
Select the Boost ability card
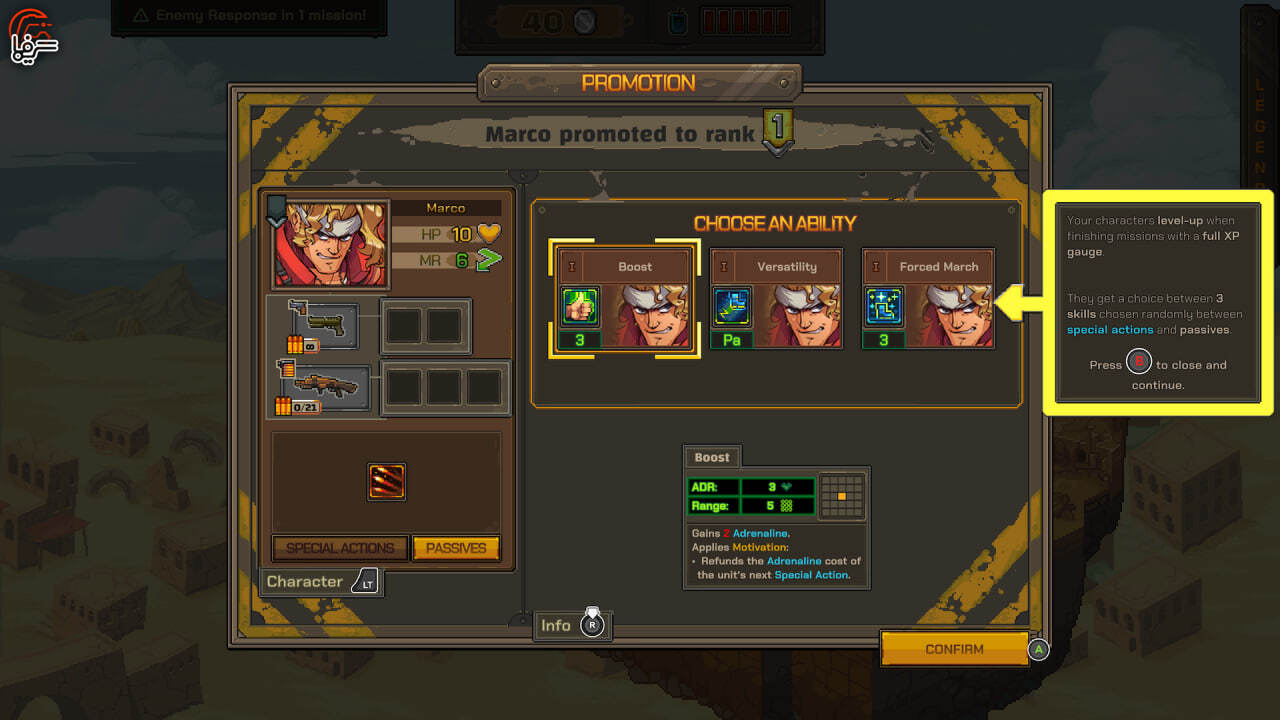coord(623,300)
